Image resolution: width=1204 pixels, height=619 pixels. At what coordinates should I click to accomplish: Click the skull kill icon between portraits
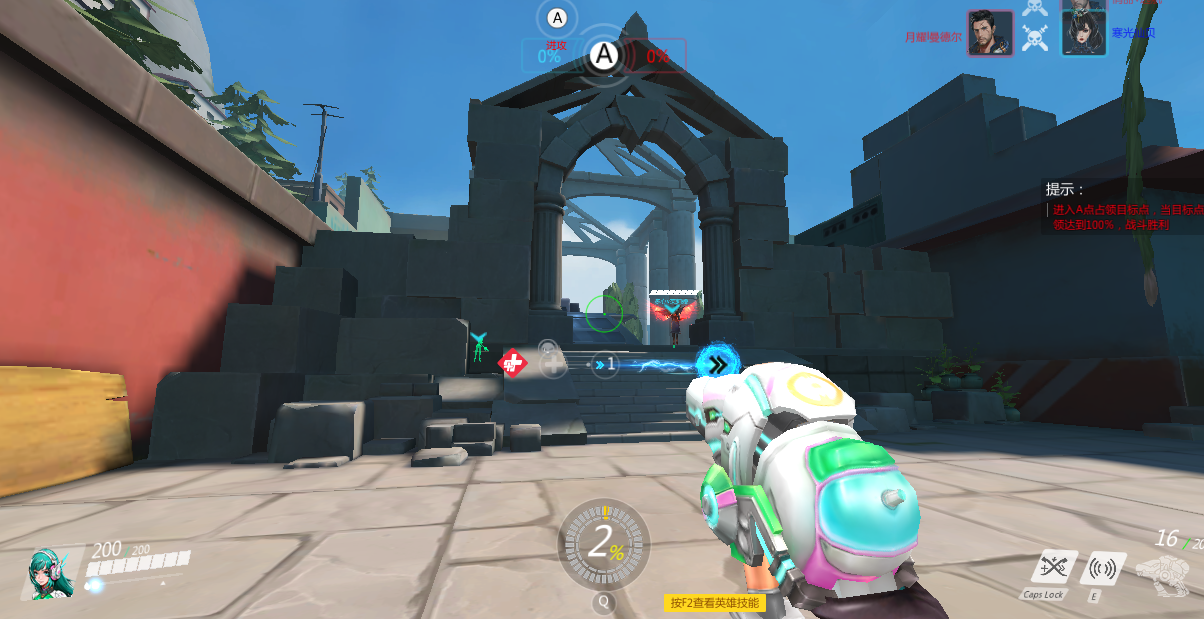[1036, 38]
